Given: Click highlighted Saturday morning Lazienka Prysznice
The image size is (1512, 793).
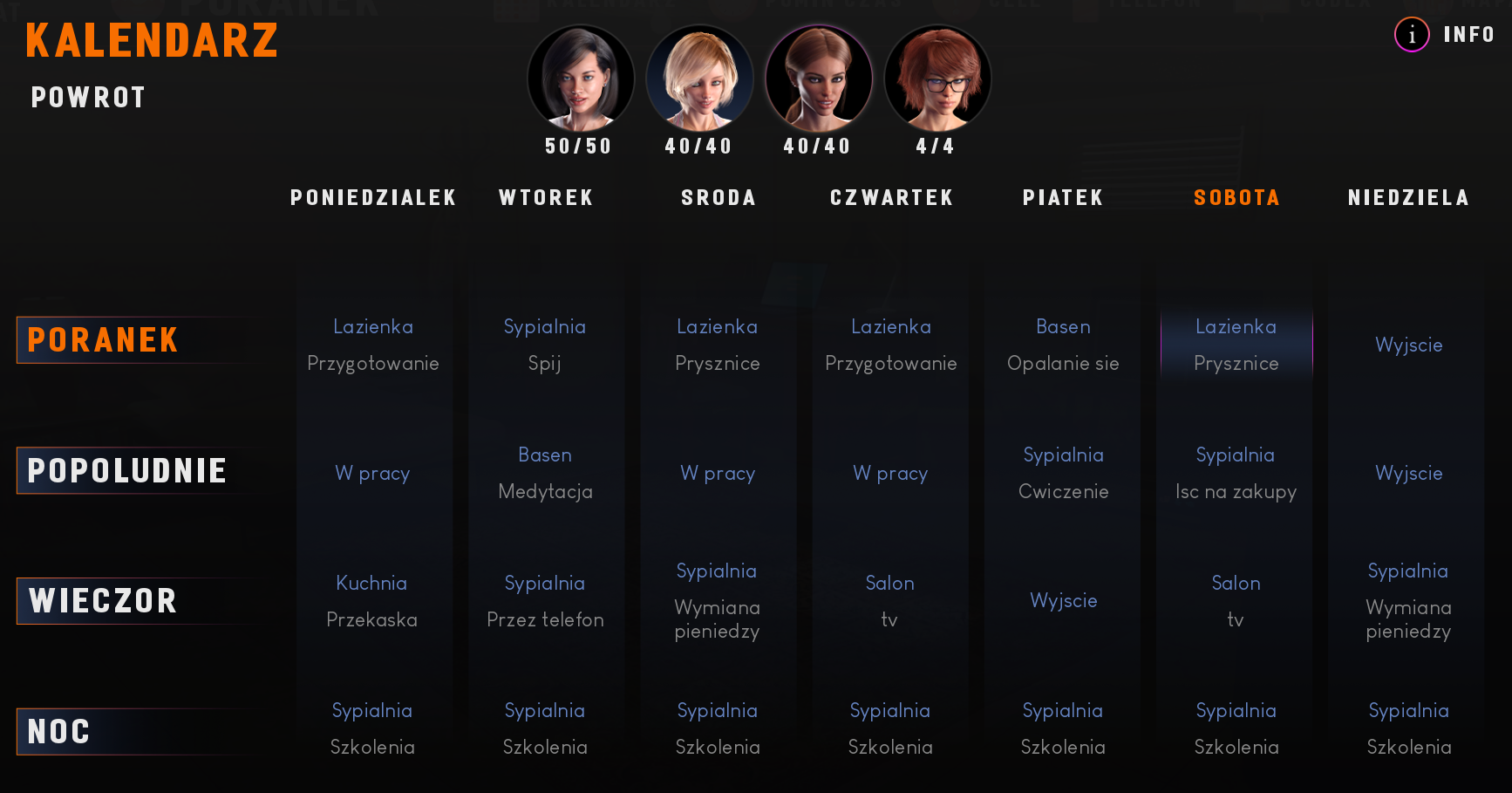Looking at the screenshot, I should (x=1236, y=345).
